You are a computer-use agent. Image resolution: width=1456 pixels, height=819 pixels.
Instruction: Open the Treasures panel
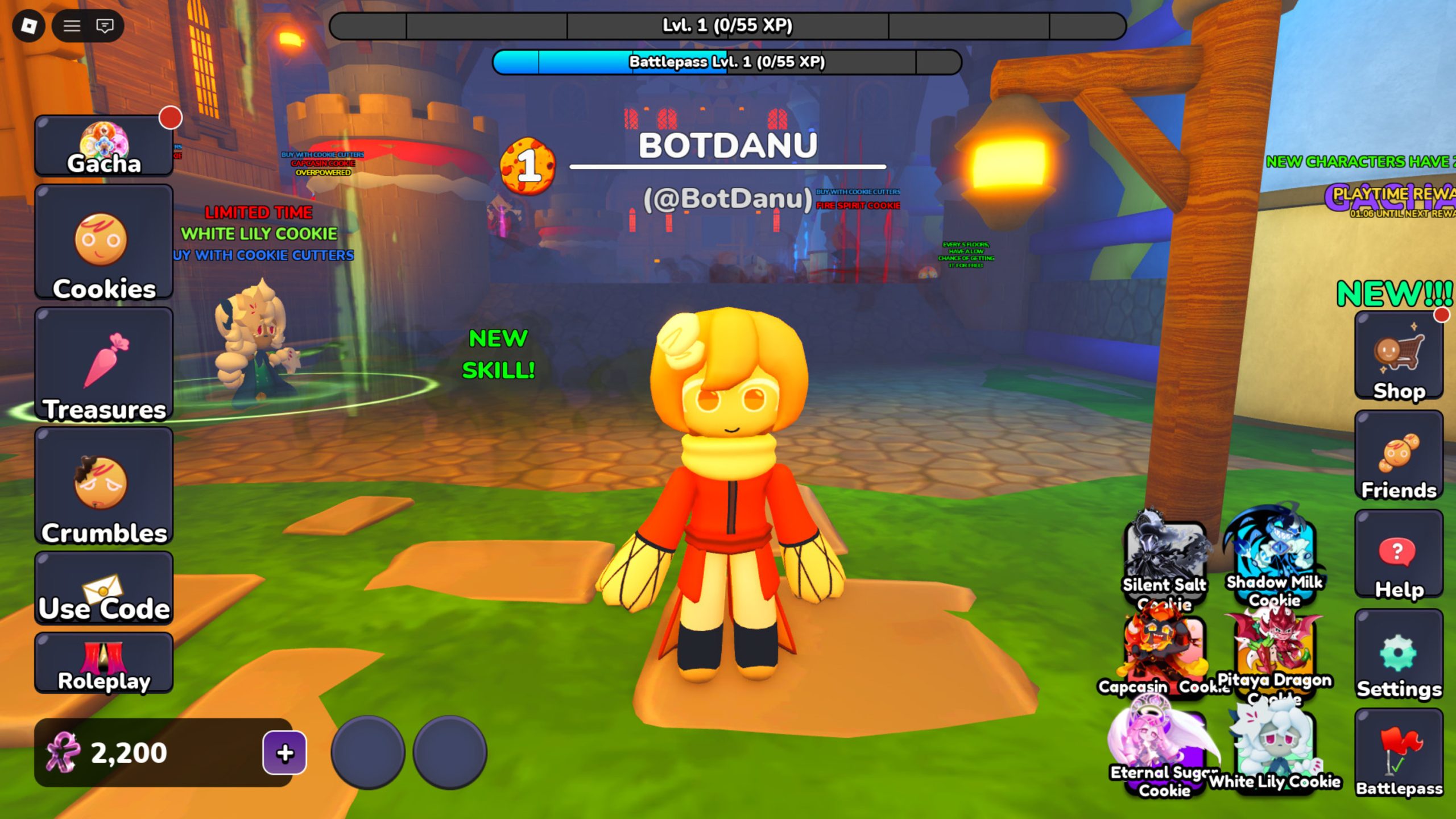point(104,364)
